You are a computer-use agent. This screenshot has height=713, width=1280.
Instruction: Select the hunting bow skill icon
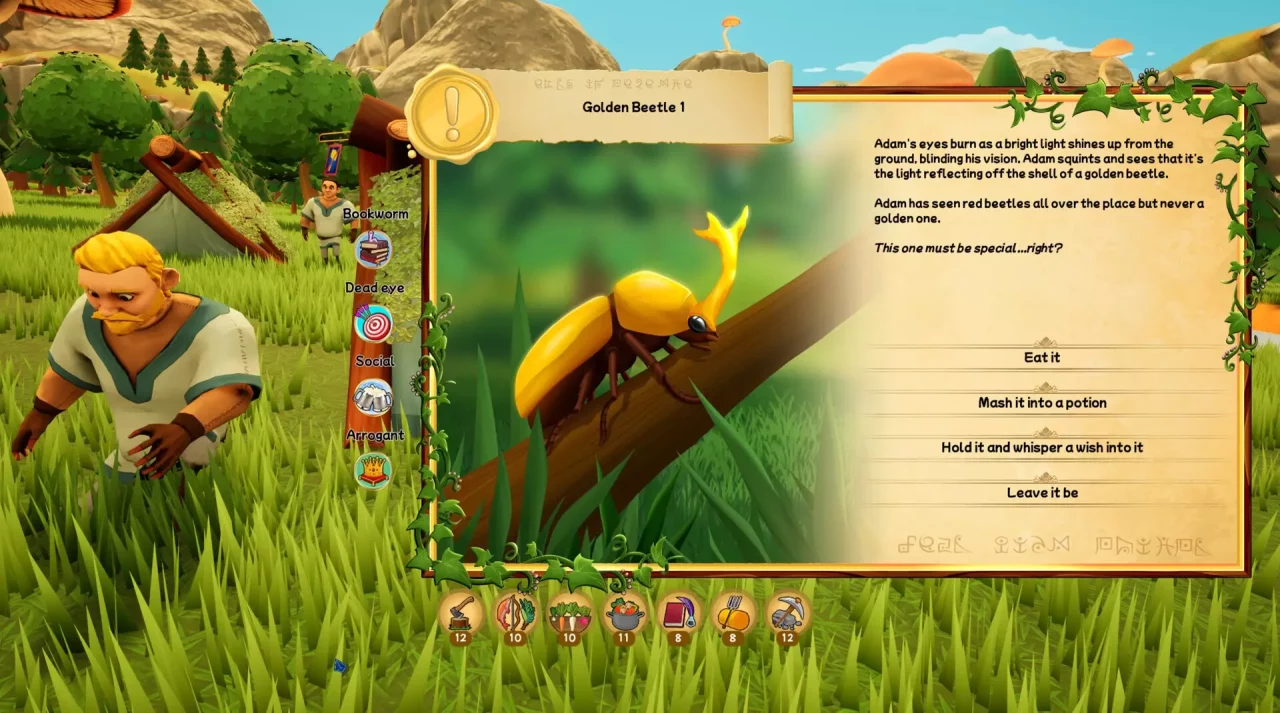point(515,612)
